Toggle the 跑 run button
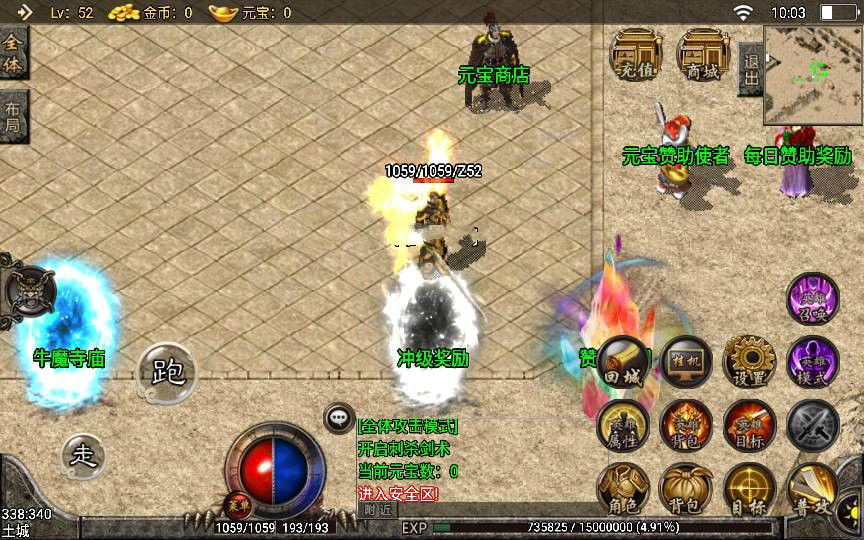The width and height of the screenshot is (864, 540). click(166, 373)
